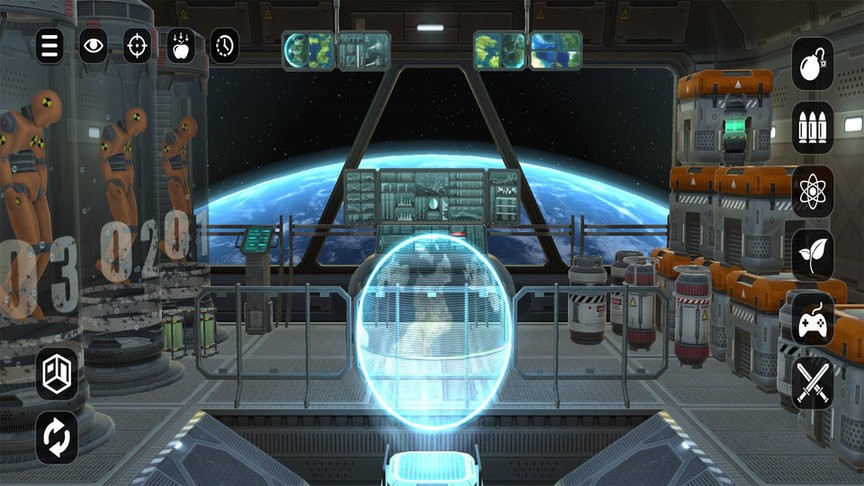The image size is (864, 486).
Task: Toggle the eye visibility icon
Action: (93, 45)
